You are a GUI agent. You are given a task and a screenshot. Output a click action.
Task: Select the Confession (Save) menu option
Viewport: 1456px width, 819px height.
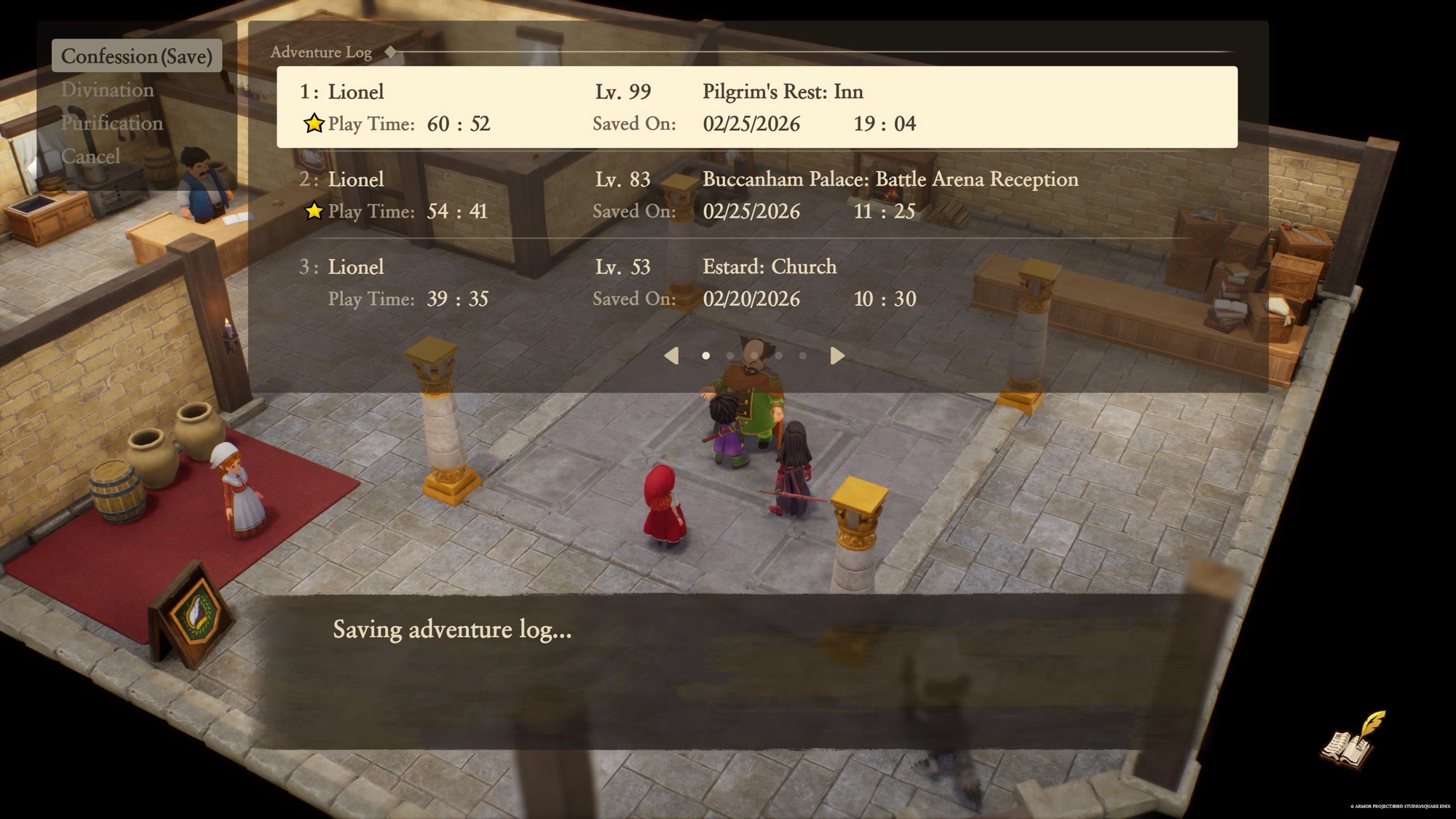click(136, 56)
